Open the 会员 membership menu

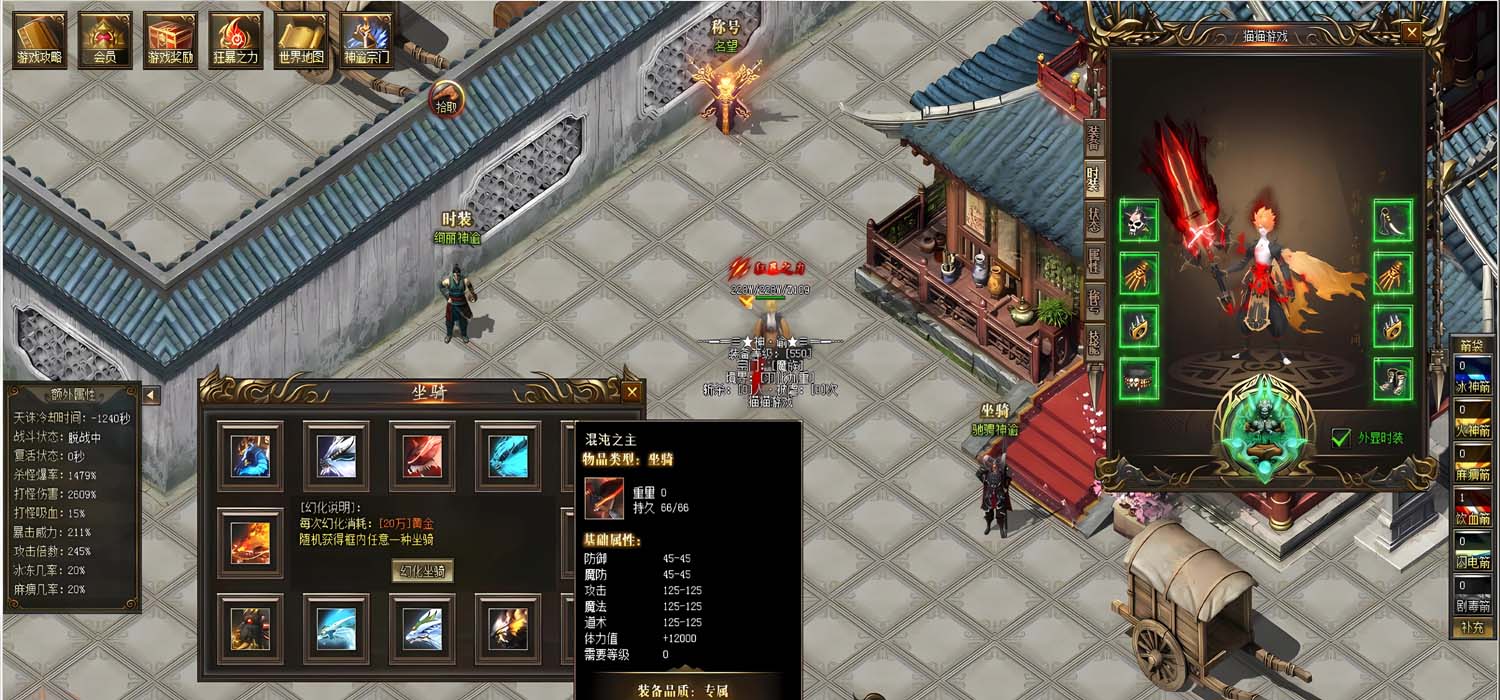(x=105, y=40)
